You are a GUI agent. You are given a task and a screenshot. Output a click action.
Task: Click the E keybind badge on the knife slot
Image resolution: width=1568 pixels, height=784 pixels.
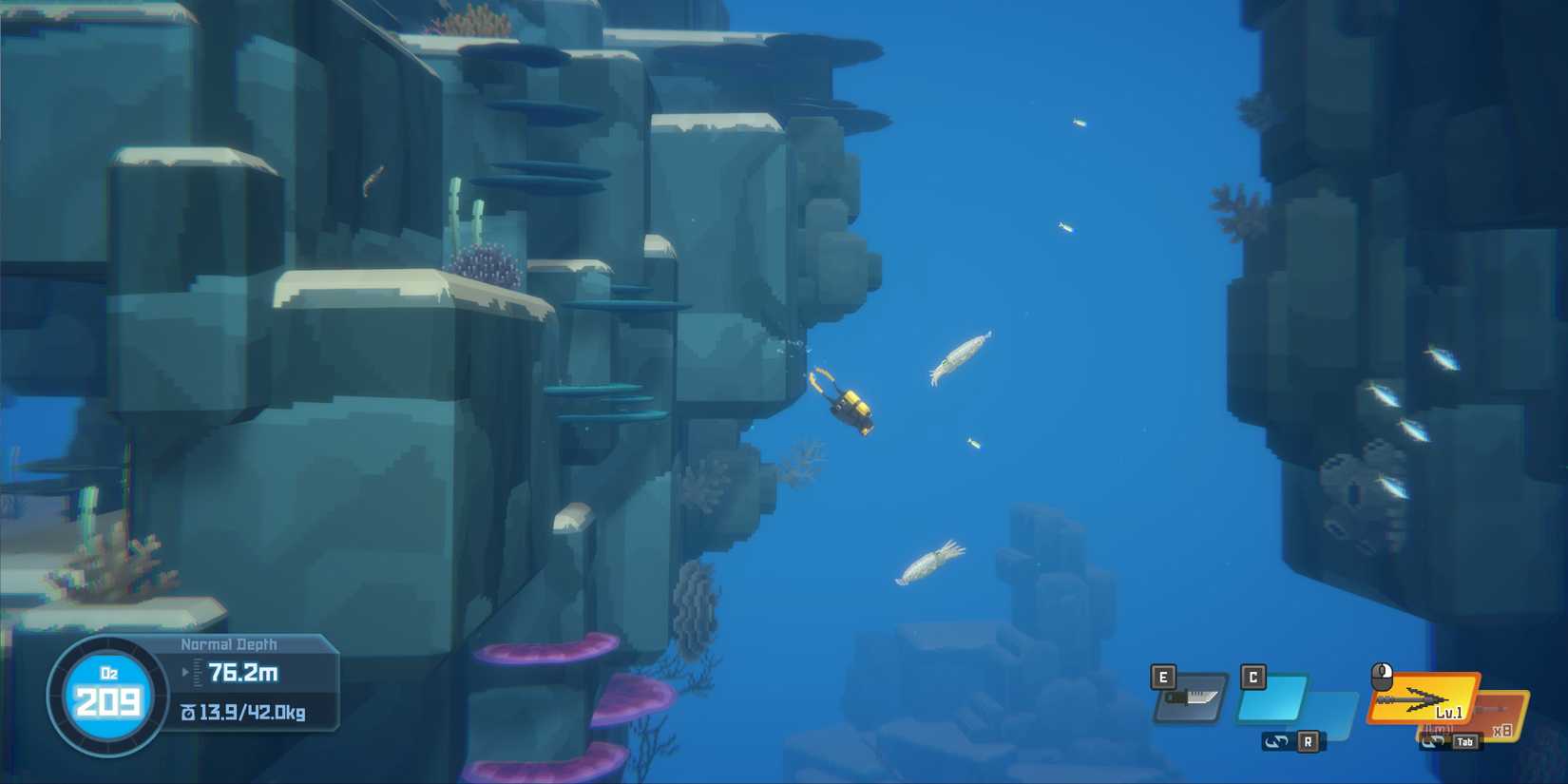click(1162, 678)
